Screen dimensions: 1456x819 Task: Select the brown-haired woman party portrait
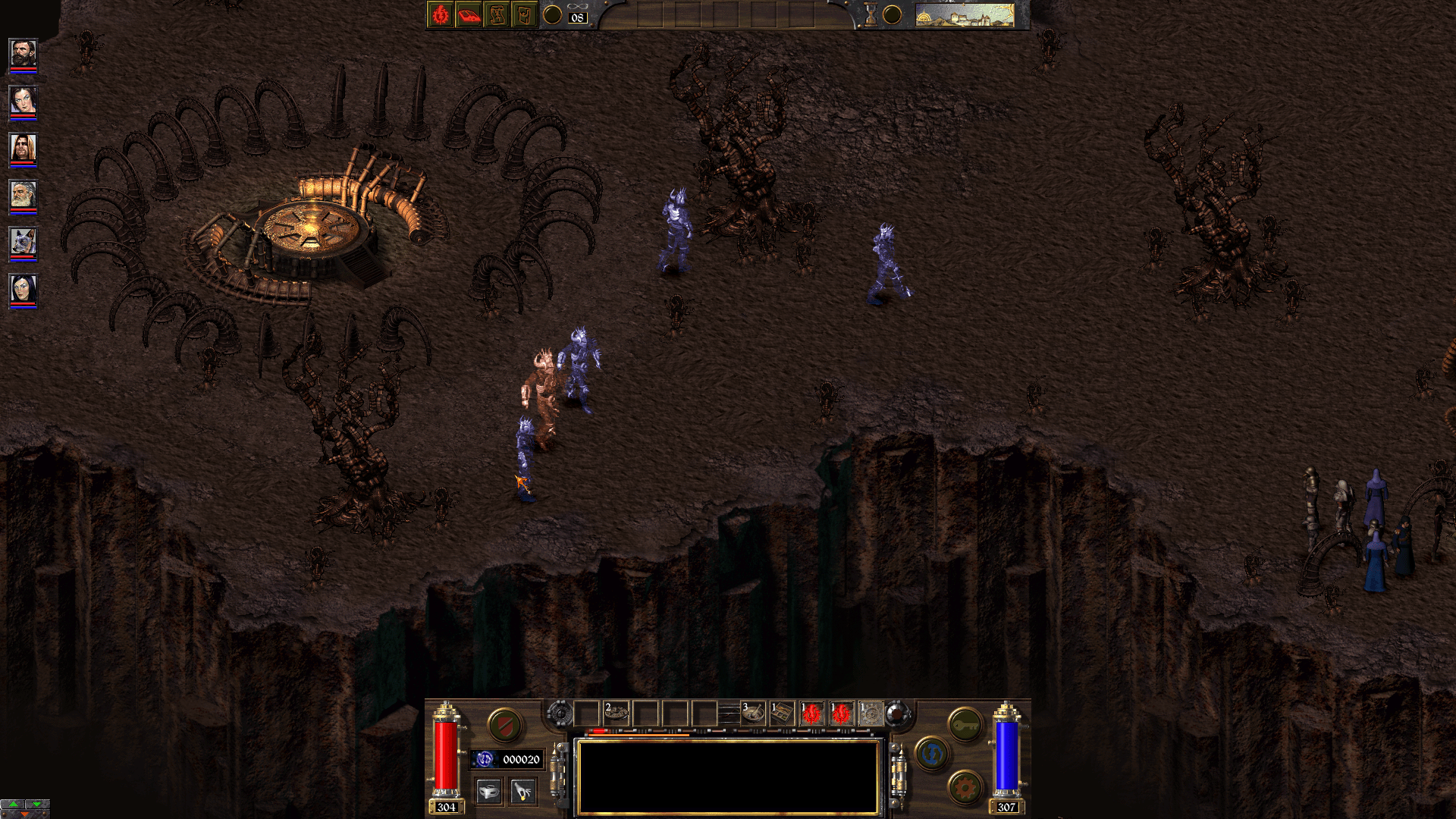pyautogui.click(x=23, y=101)
